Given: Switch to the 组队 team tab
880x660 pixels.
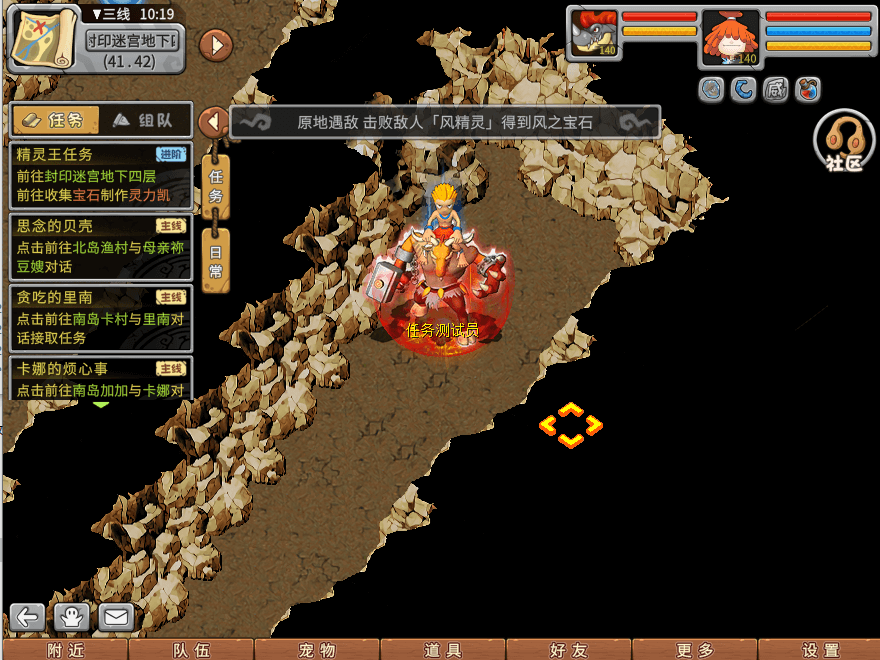Looking at the screenshot, I should pyautogui.click(x=143, y=121).
